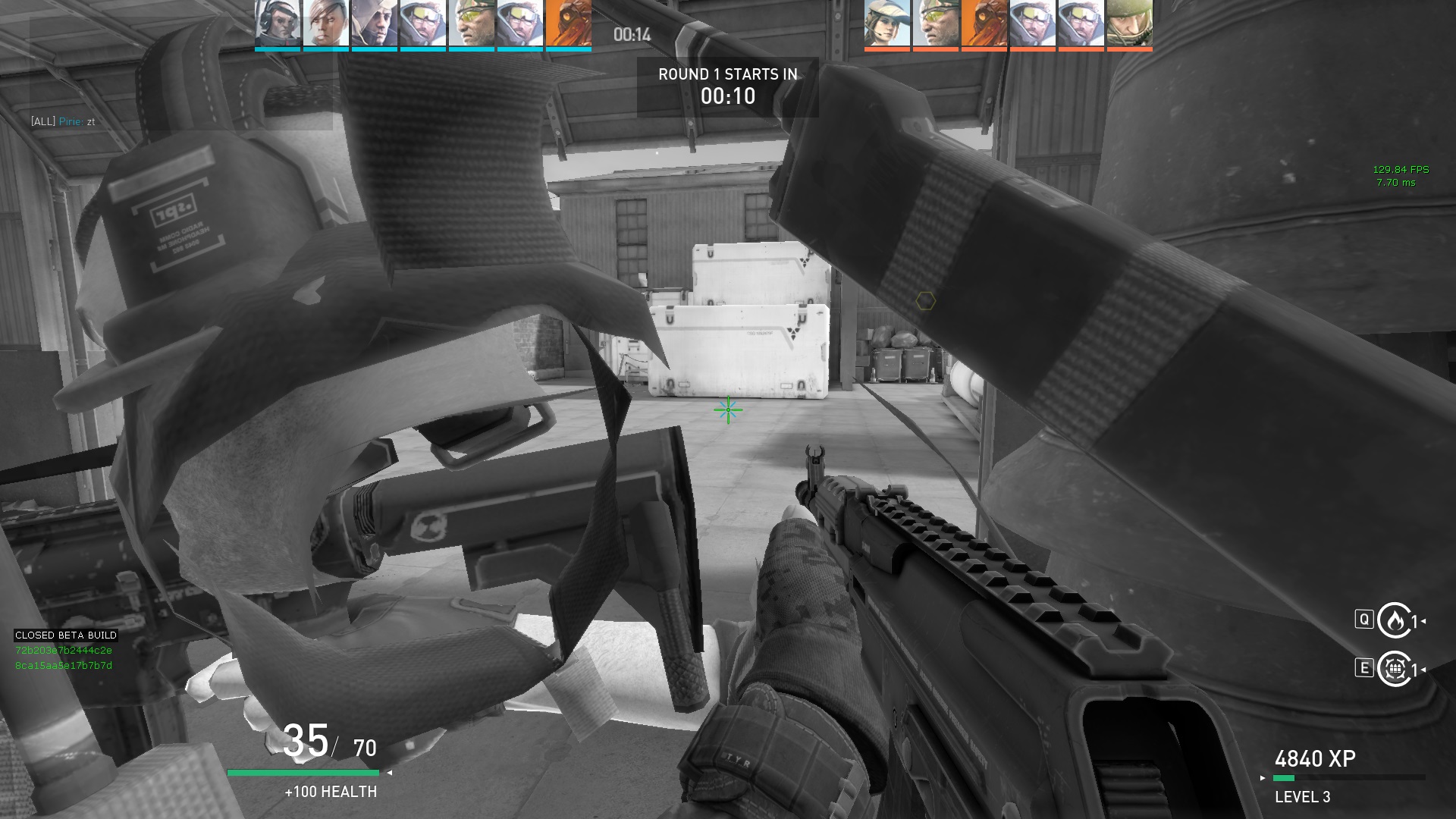Select the orange team's helmeted soldier portrait
1456x819 pixels.
tap(1130, 24)
